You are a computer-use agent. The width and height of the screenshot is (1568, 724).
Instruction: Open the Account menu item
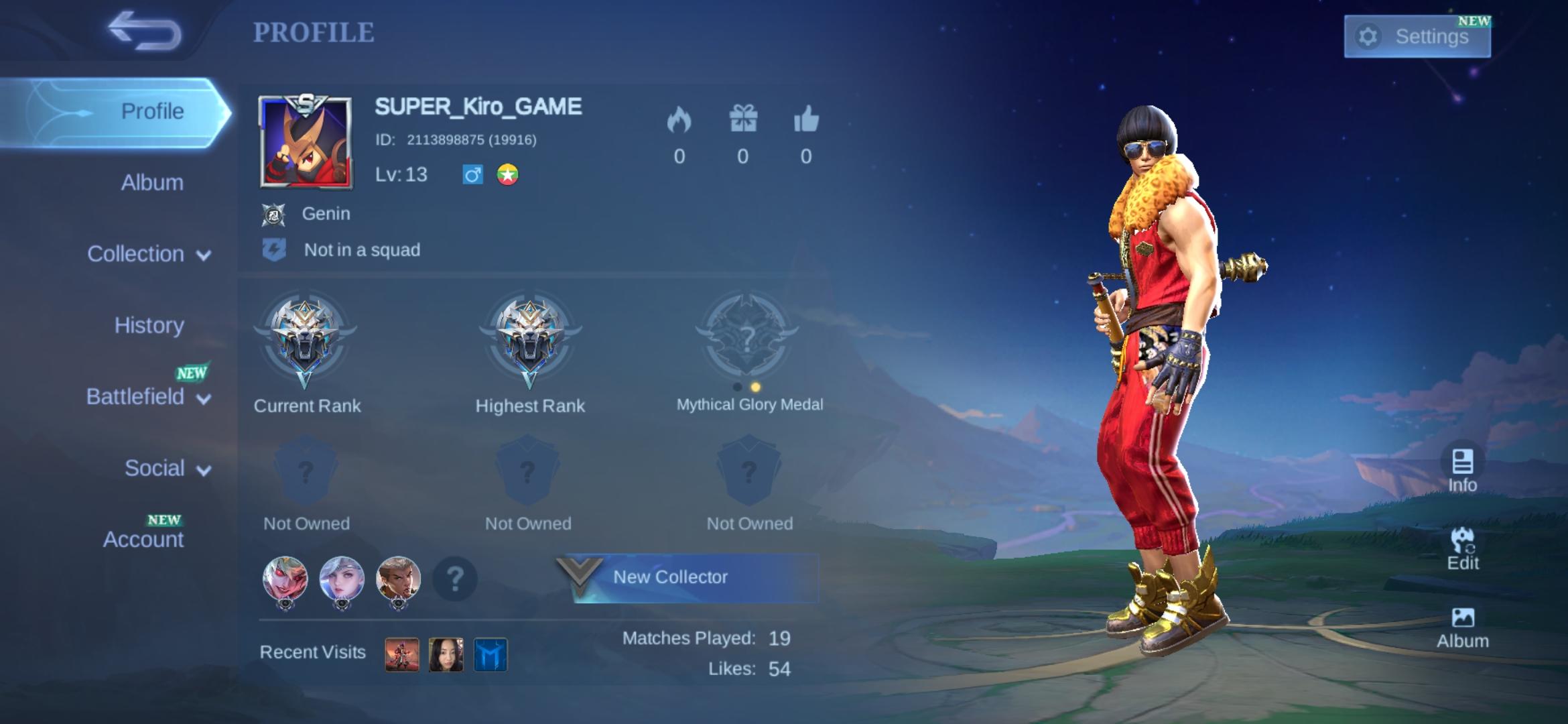click(145, 538)
